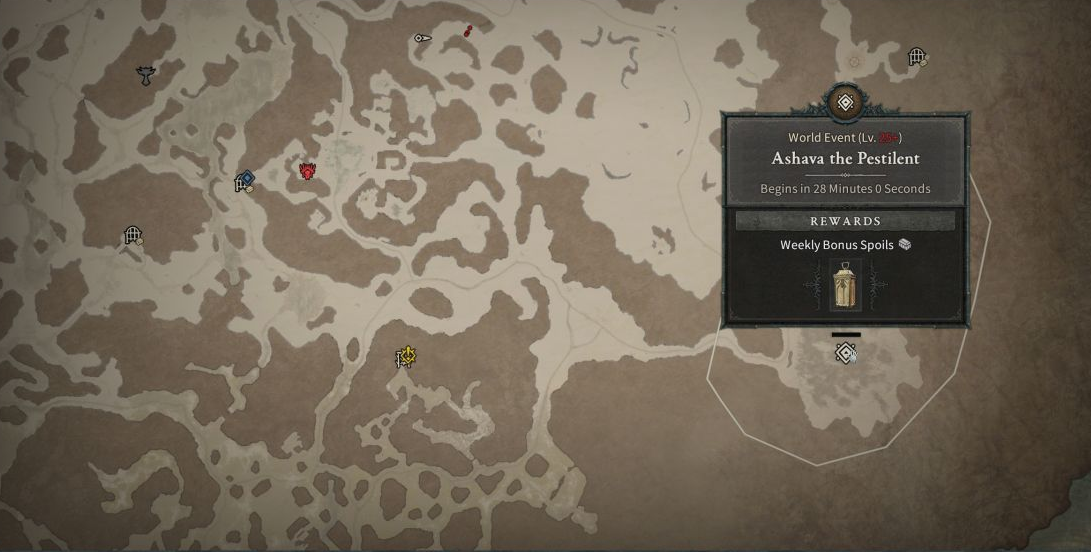The width and height of the screenshot is (1091, 552).
Task: Select the red demon stronghold marker
Action: click(x=308, y=171)
